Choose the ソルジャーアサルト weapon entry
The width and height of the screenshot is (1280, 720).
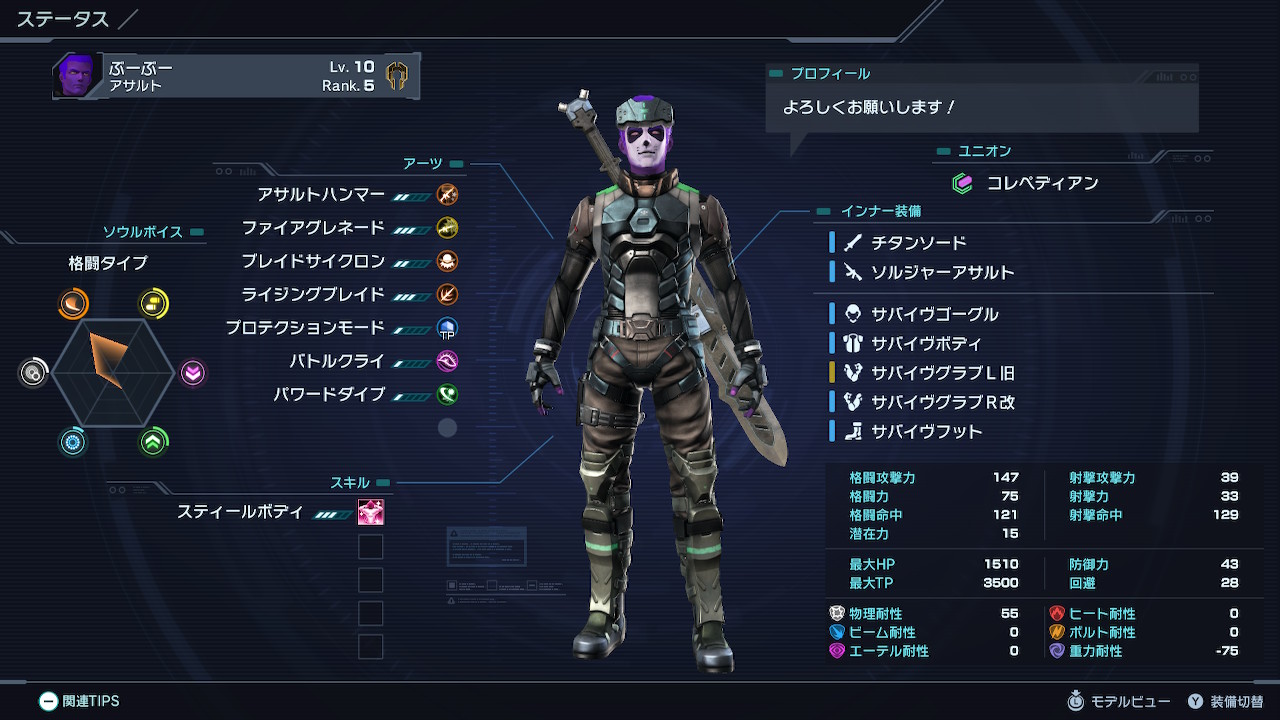[942, 272]
